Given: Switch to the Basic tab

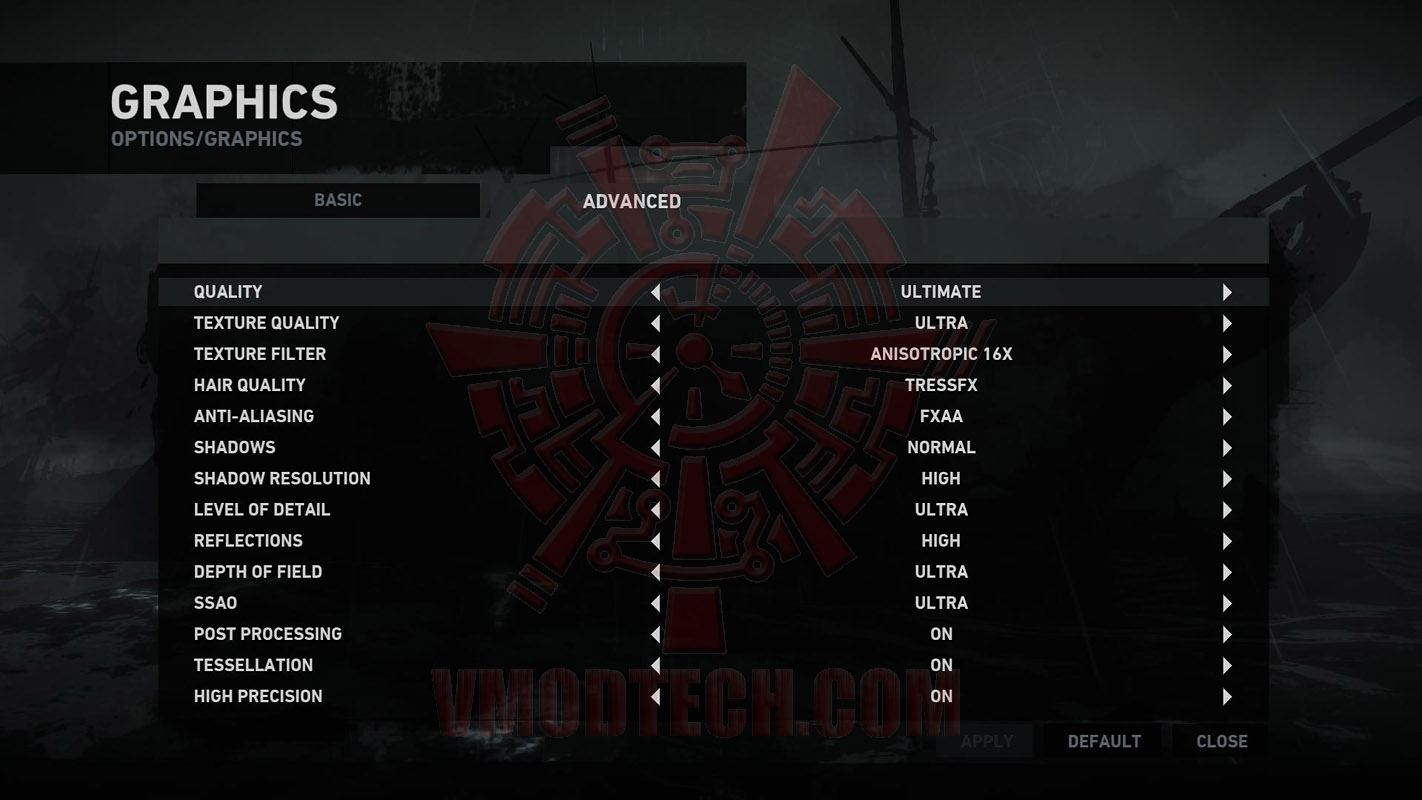Looking at the screenshot, I should 338,200.
